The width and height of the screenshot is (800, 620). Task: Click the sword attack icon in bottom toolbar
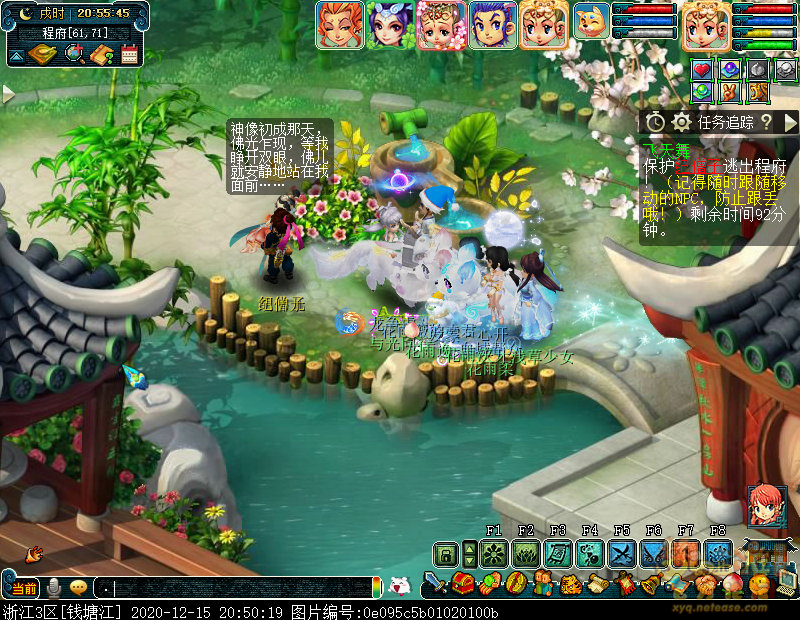coord(435,583)
